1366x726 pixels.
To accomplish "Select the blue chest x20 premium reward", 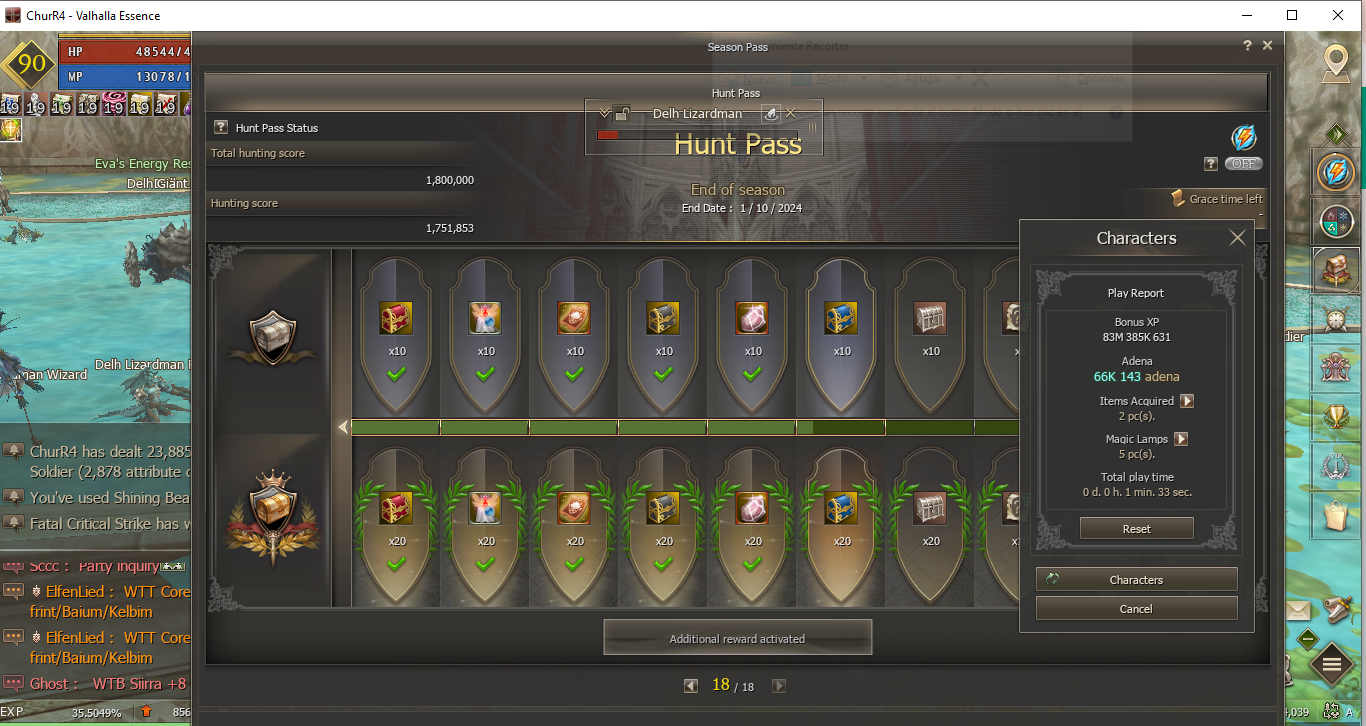I will point(842,509).
